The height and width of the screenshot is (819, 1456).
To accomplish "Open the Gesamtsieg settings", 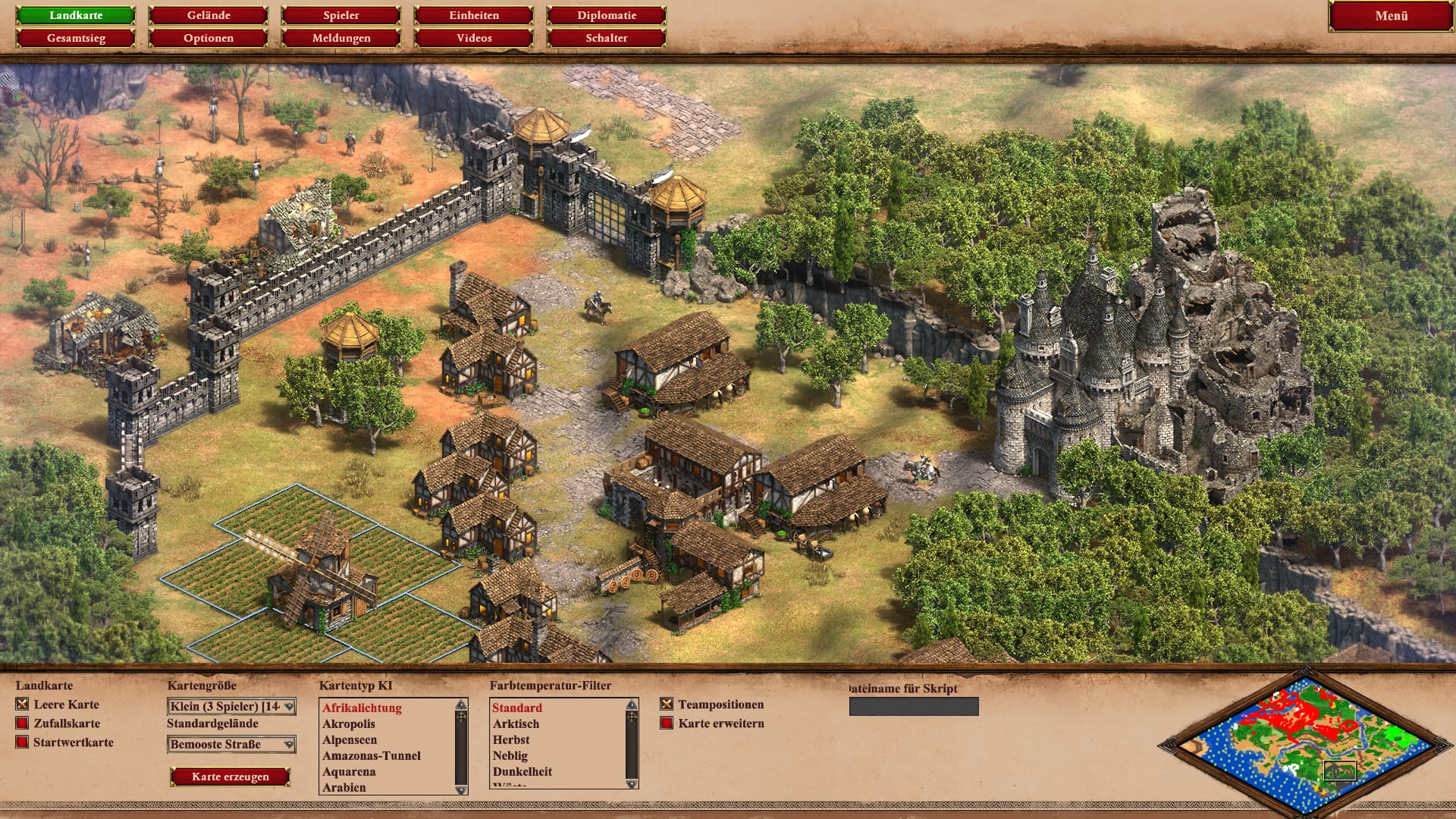I will pos(76,38).
